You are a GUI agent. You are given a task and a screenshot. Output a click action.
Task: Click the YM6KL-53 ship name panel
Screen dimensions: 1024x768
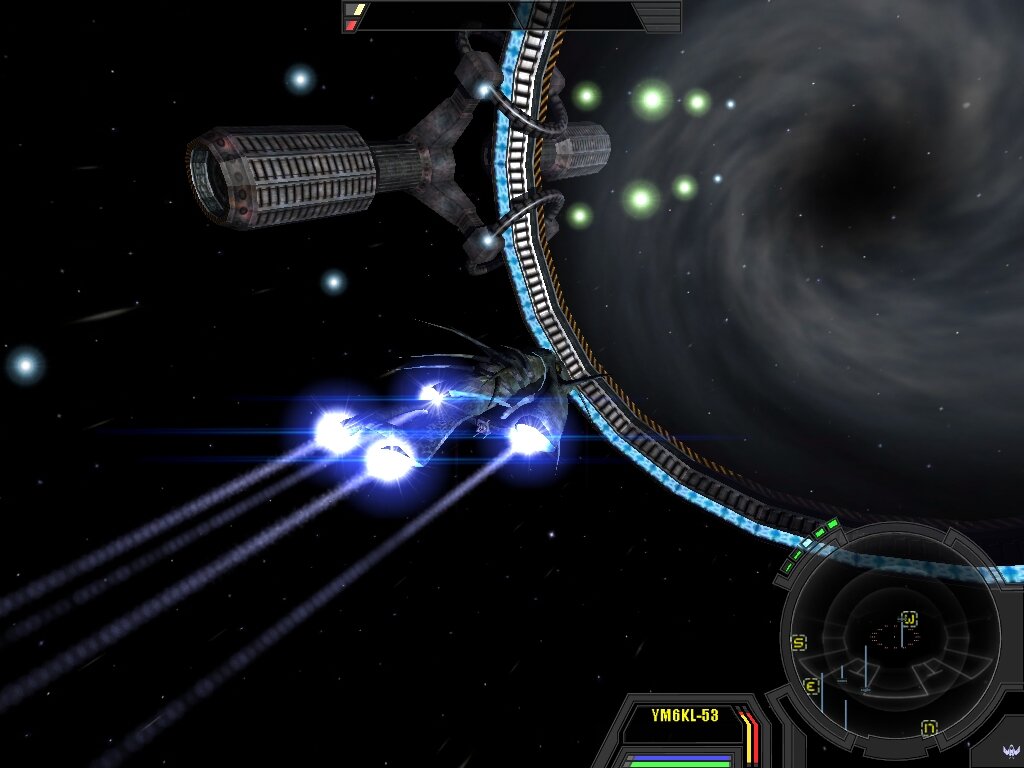coord(685,716)
